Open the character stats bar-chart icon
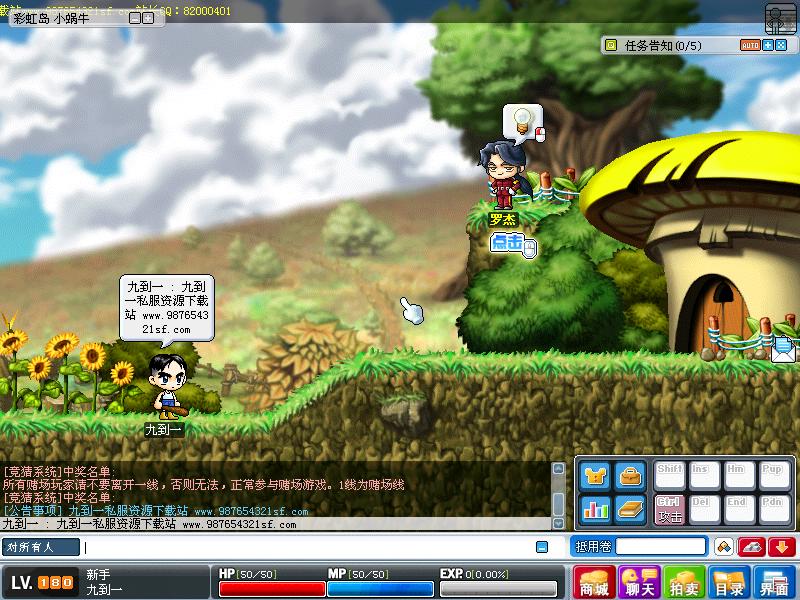The height and width of the screenshot is (600, 800). [x=595, y=509]
